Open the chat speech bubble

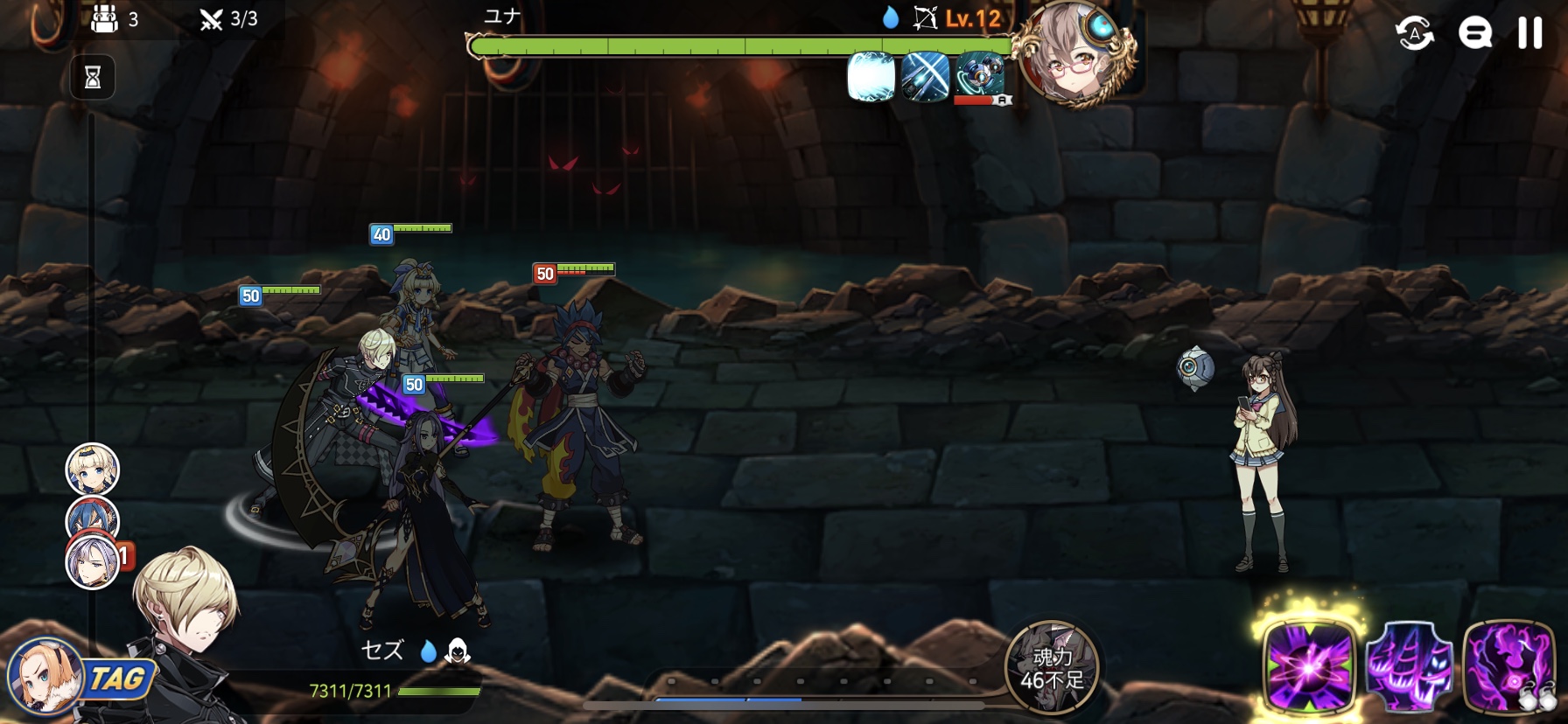click(x=1474, y=34)
